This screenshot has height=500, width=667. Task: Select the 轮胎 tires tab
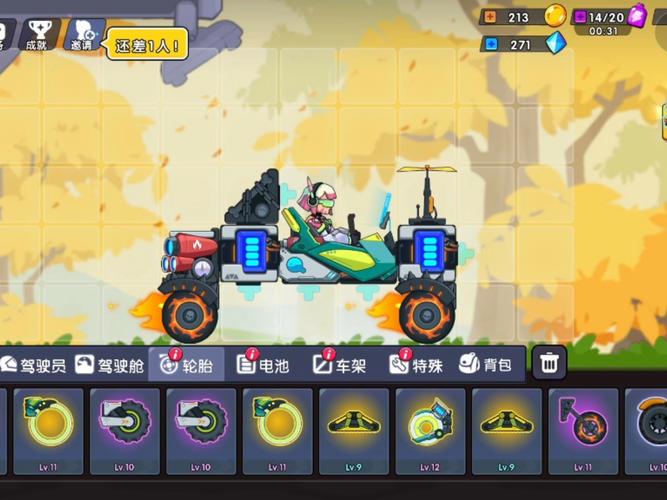[185, 365]
